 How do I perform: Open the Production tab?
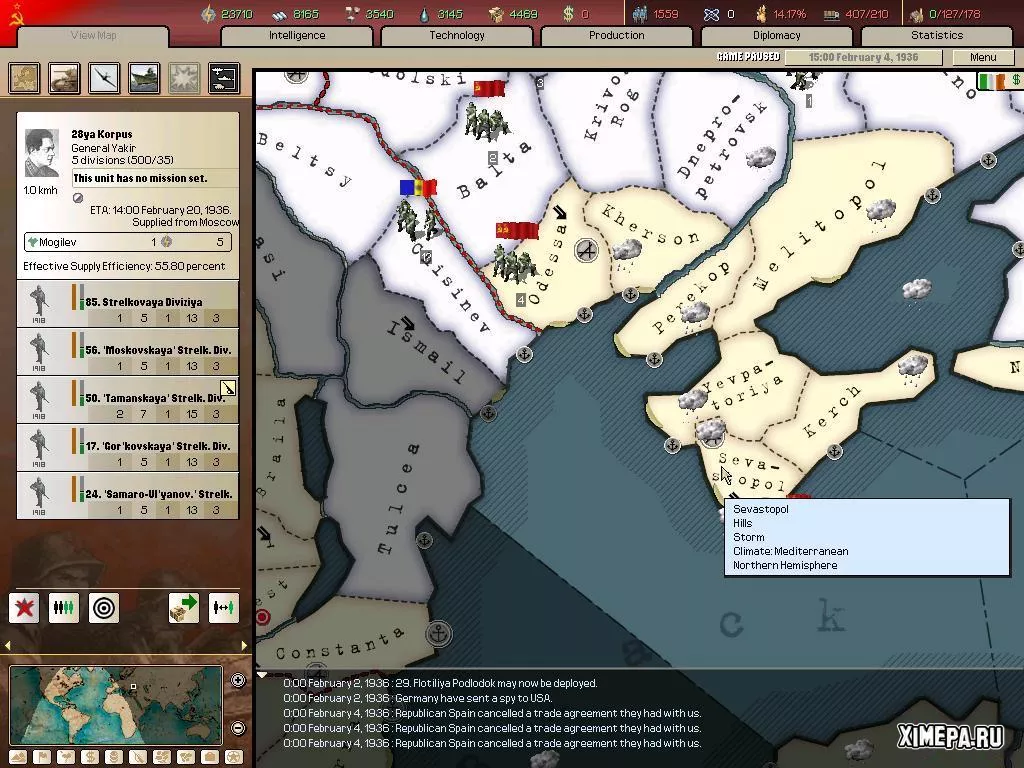point(616,35)
